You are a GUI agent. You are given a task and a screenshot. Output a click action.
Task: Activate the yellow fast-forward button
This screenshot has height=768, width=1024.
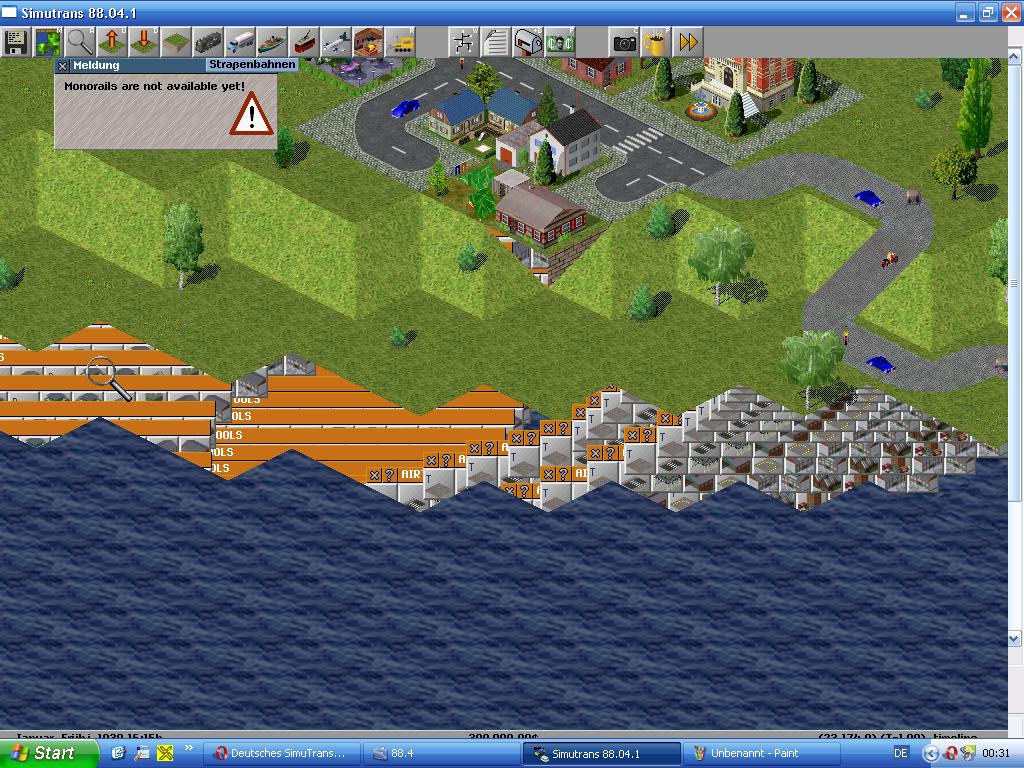point(689,42)
